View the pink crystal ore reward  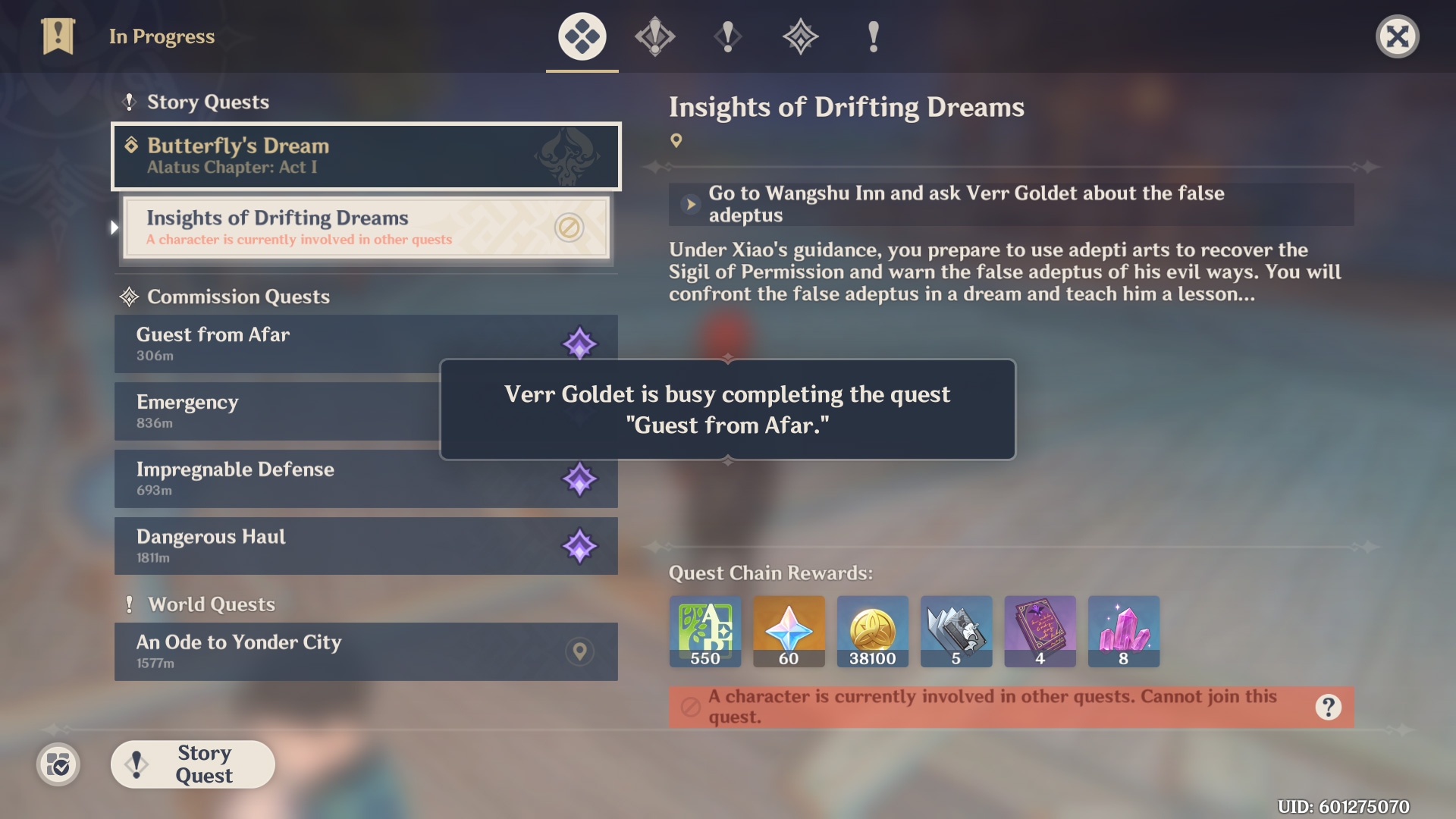point(1123,631)
